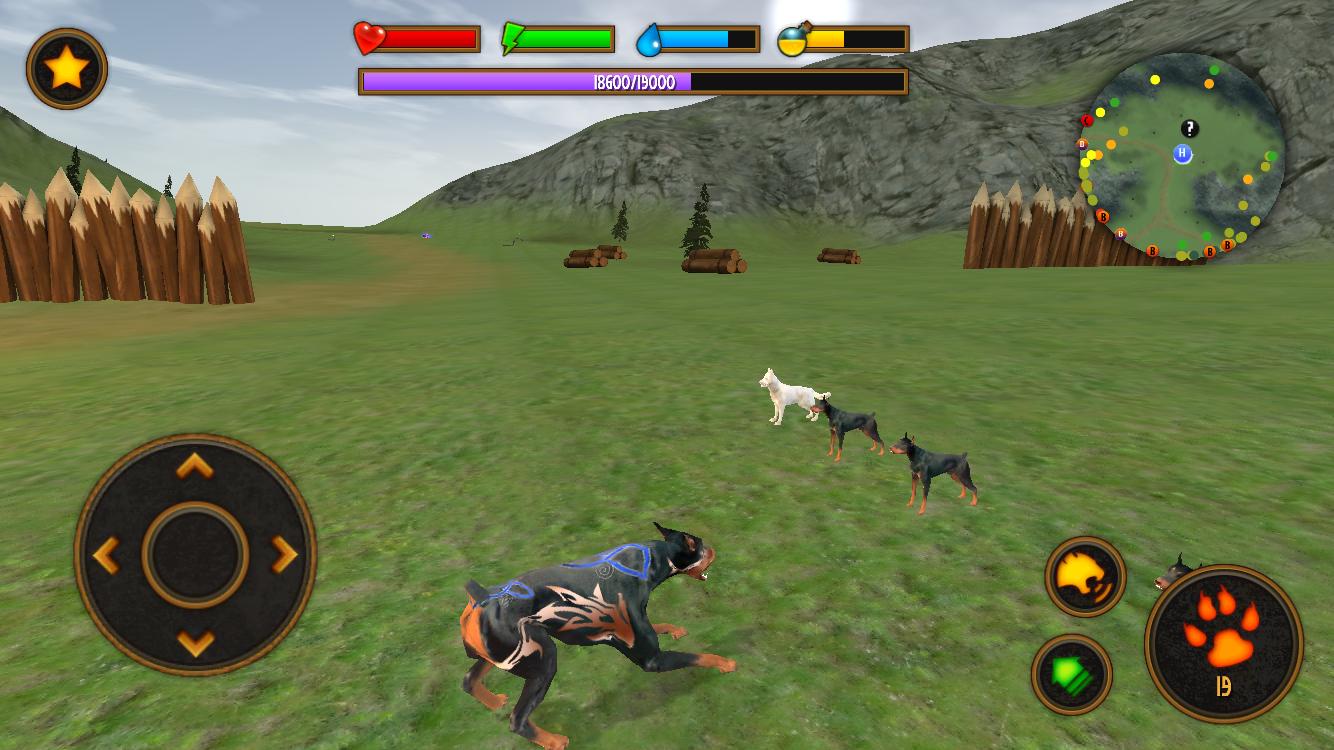
Task: Tap the heart health icon
Action: (x=369, y=38)
